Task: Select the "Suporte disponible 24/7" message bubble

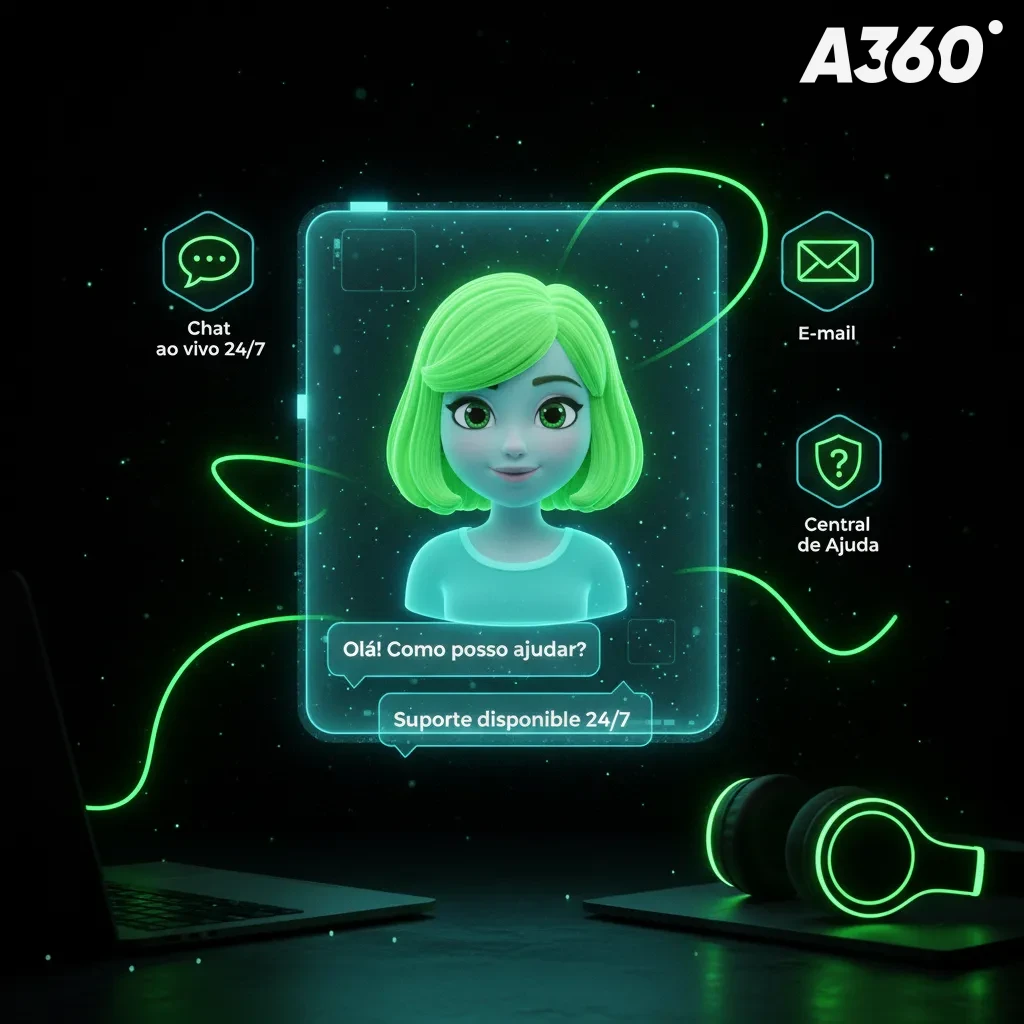Action: 515,719
